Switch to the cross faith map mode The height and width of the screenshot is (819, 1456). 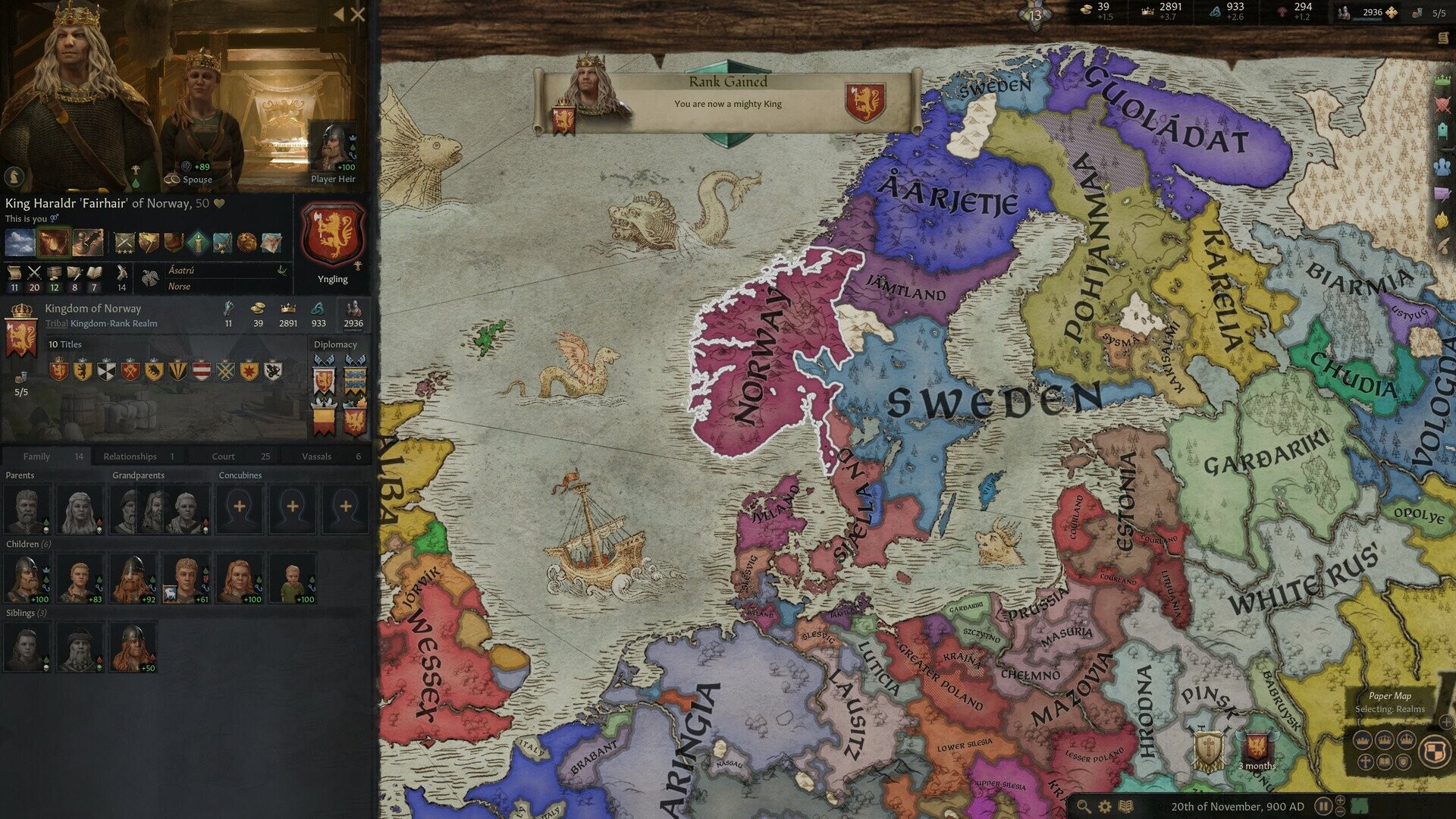tap(1365, 761)
